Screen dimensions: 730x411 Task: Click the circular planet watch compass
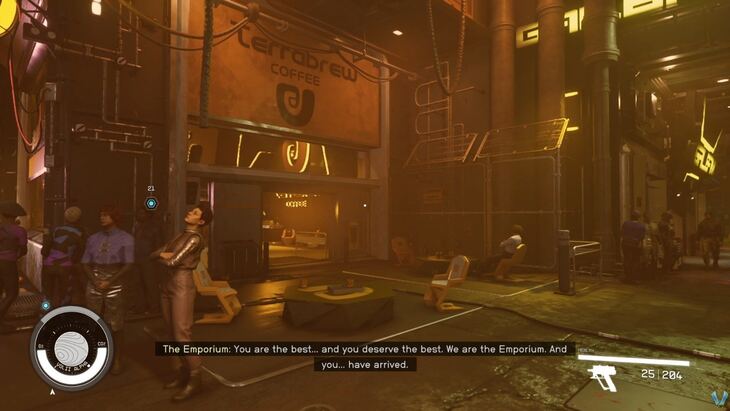tap(71, 346)
